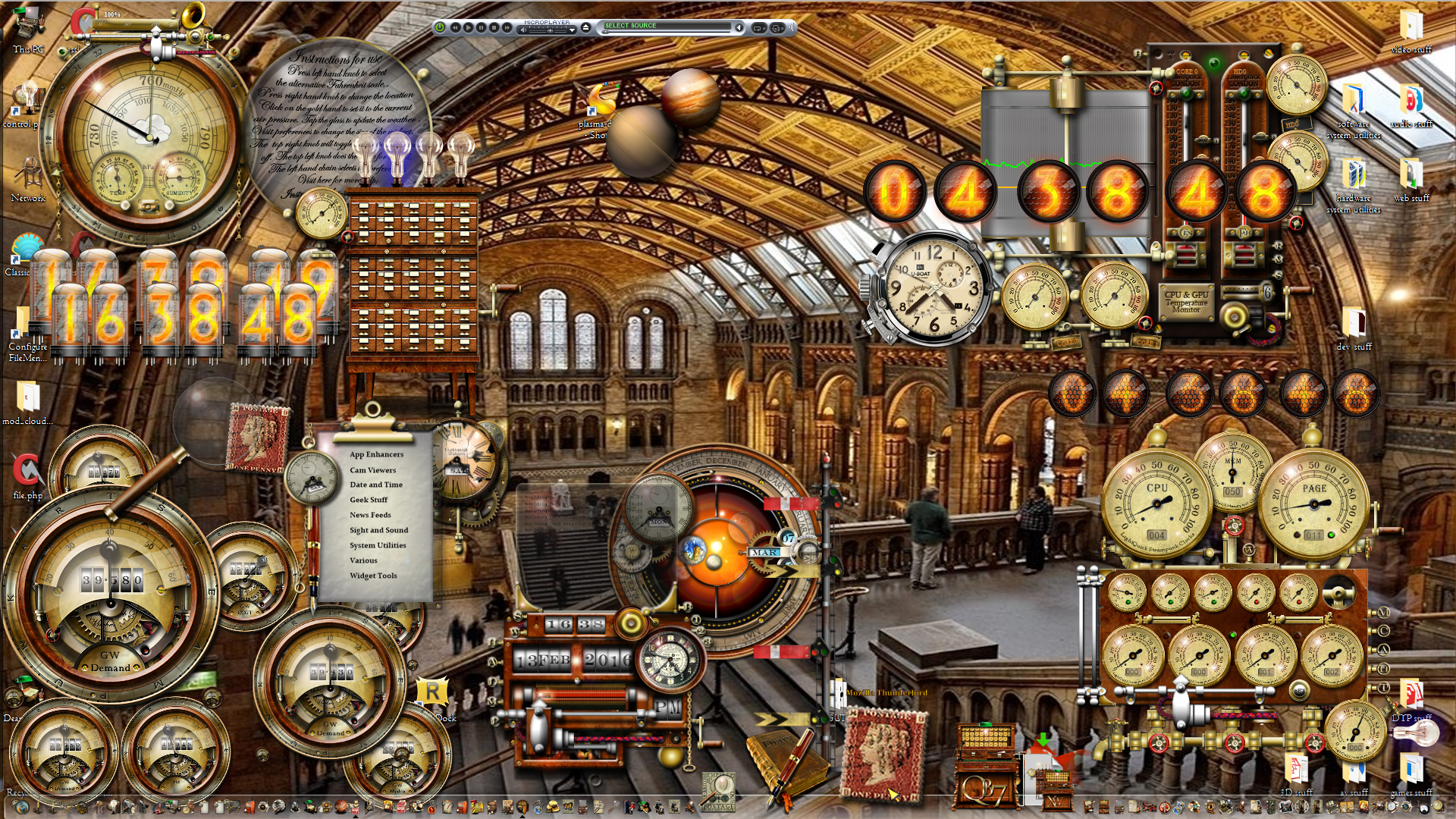Open System Utilities in the clipboard menu

[378, 545]
